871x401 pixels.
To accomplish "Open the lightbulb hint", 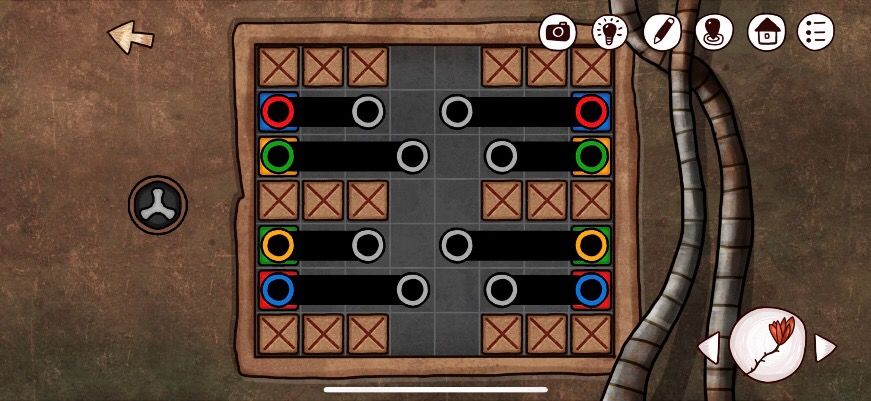I will pos(610,32).
